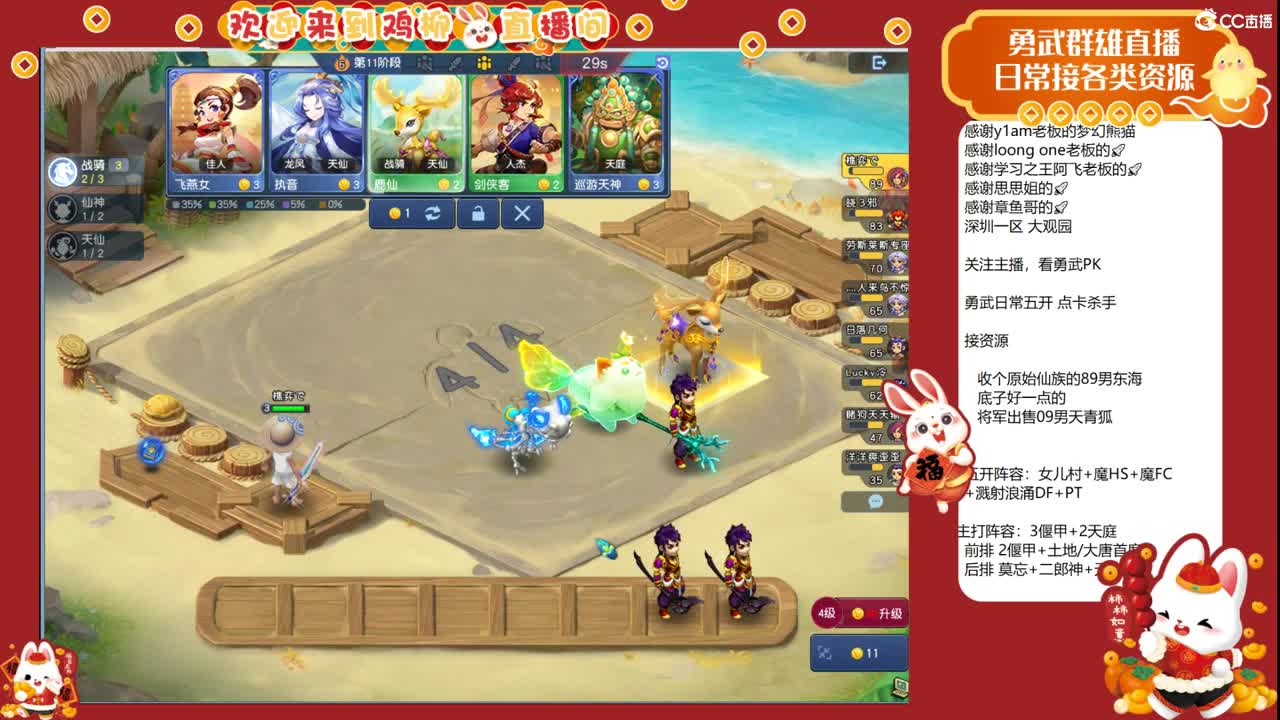
Task: Select the 战骑 faction icon on the left
Action: tap(63, 171)
